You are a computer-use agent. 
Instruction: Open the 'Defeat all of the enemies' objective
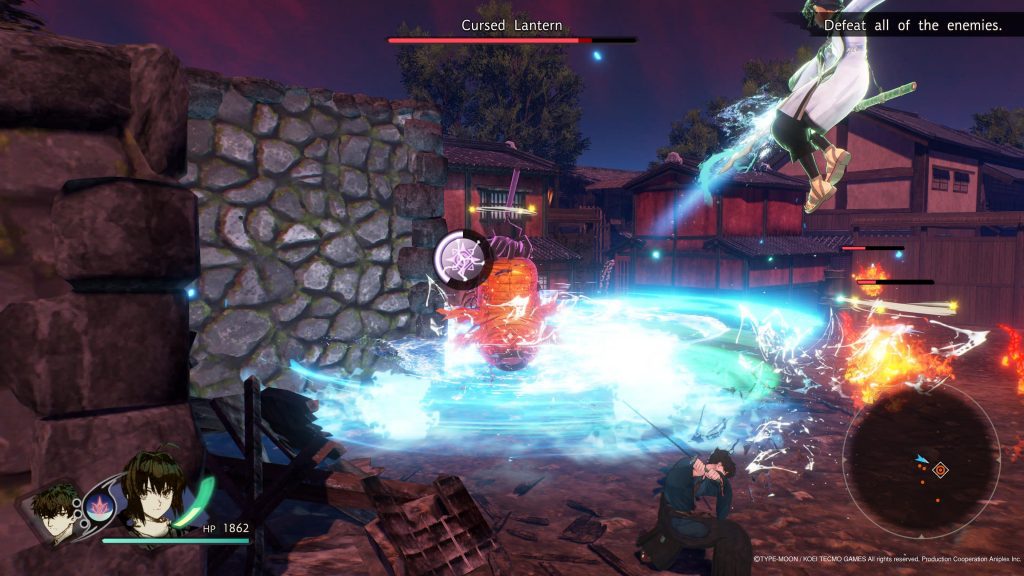click(x=912, y=26)
